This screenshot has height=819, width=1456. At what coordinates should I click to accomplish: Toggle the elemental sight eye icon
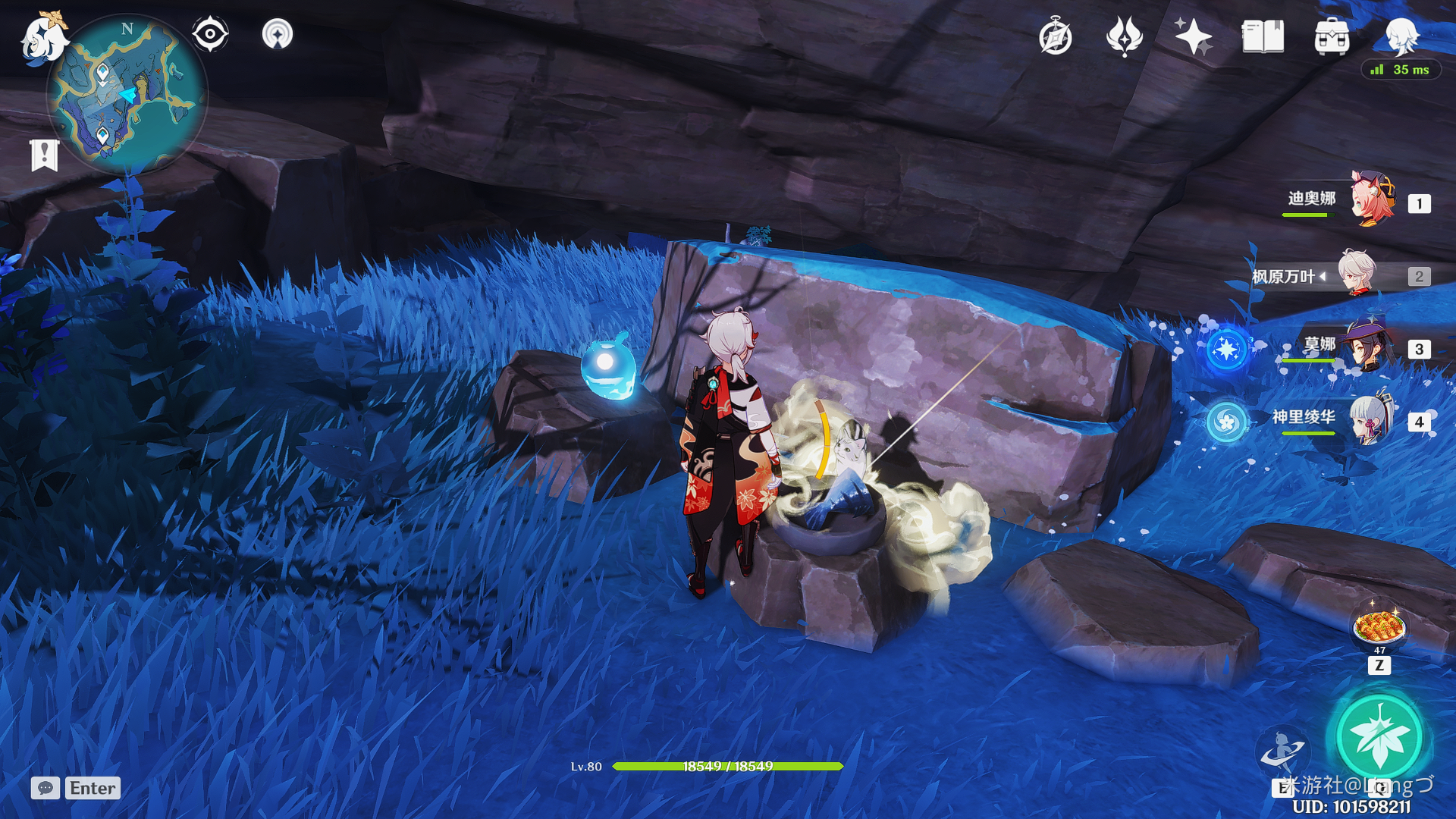(210, 35)
